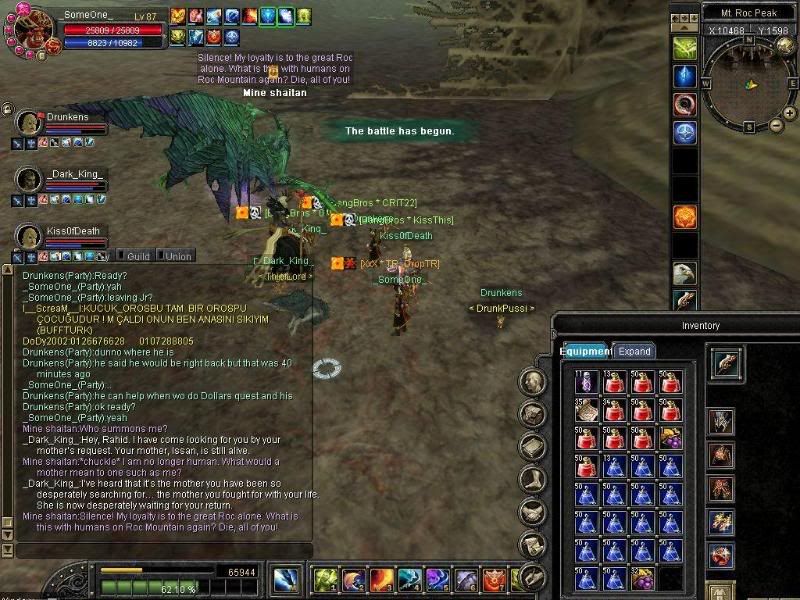The width and height of the screenshot is (800, 600).
Task: Open the Guild chat tab
Action: click(138, 256)
